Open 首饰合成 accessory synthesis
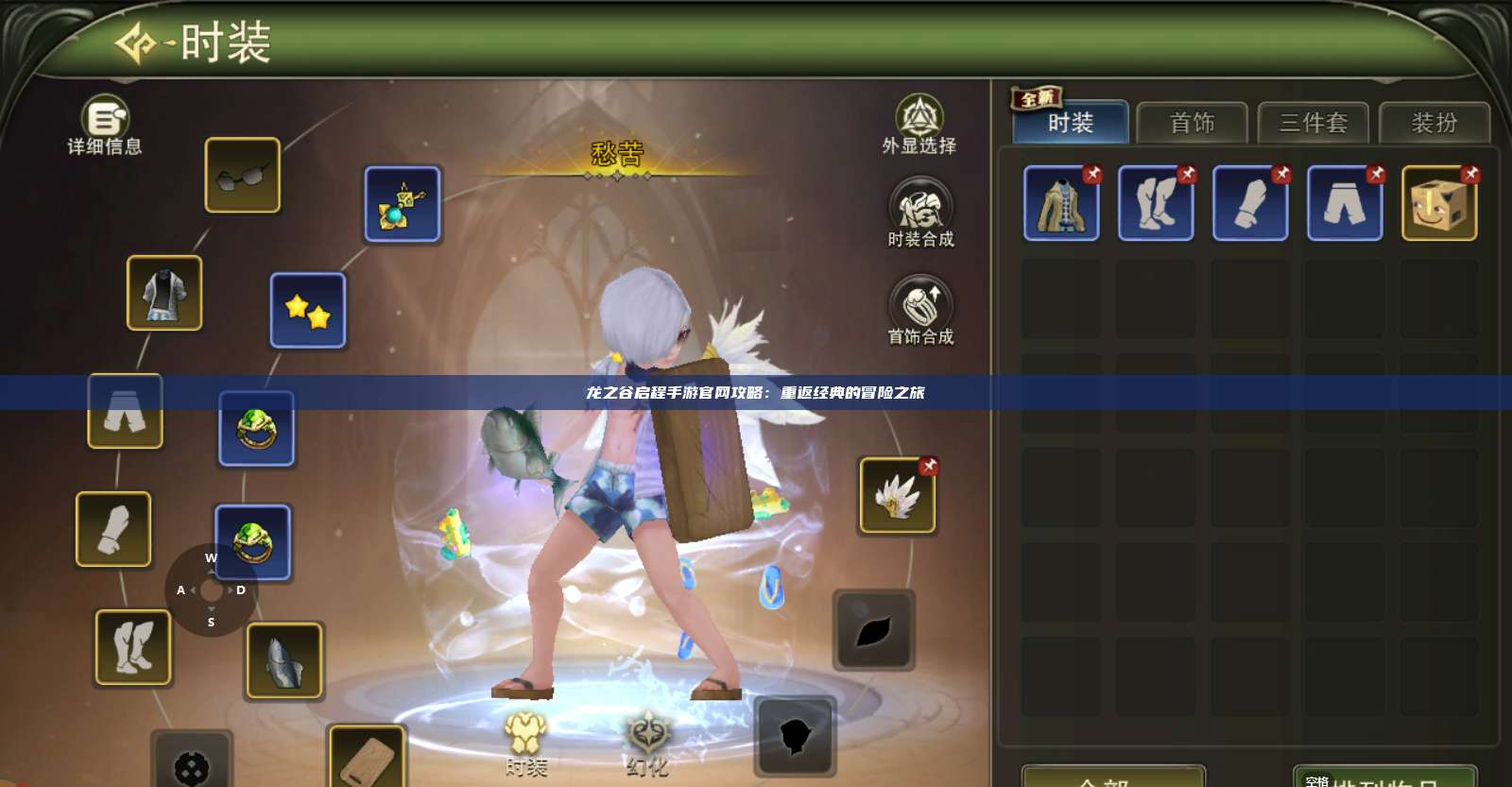 tap(920, 310)
